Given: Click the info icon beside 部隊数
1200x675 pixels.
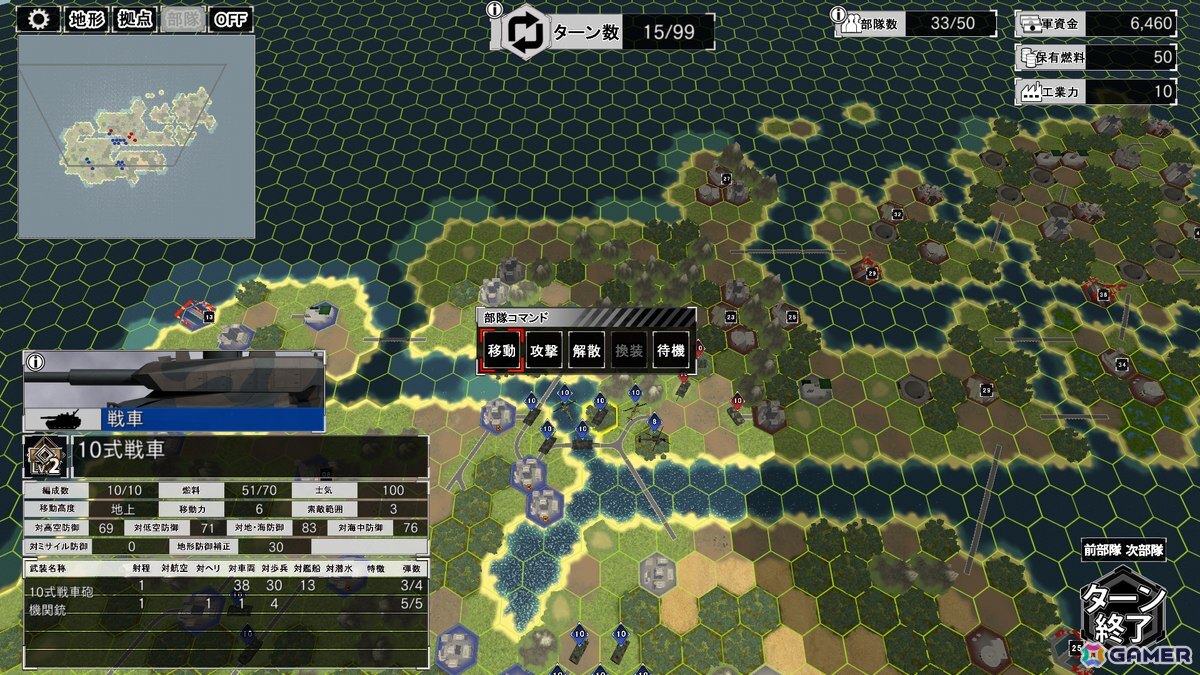Looking at the screenshot, I should (838, 14).
